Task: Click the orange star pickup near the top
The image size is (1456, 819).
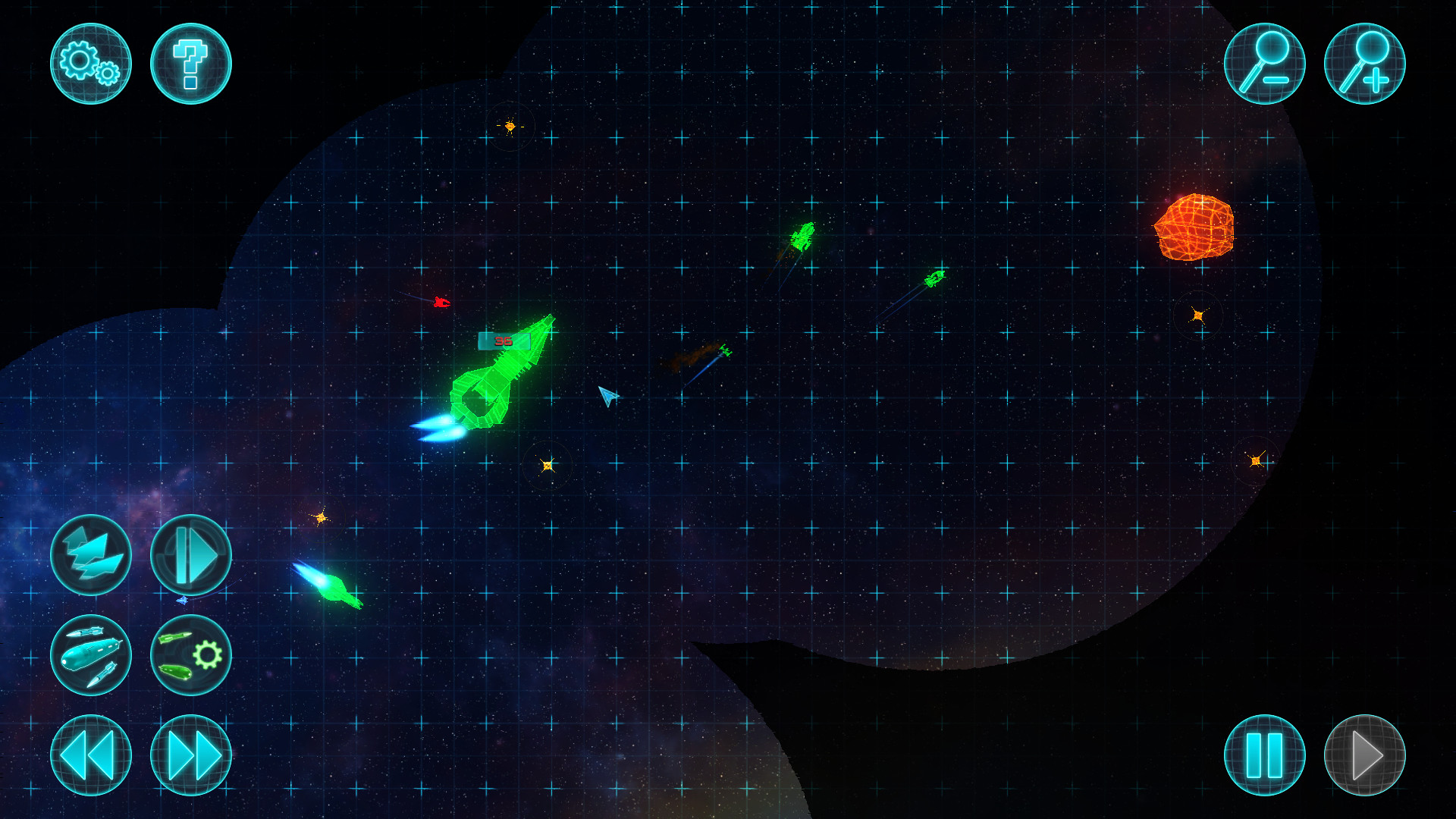Action: click(x=510, y=126)
